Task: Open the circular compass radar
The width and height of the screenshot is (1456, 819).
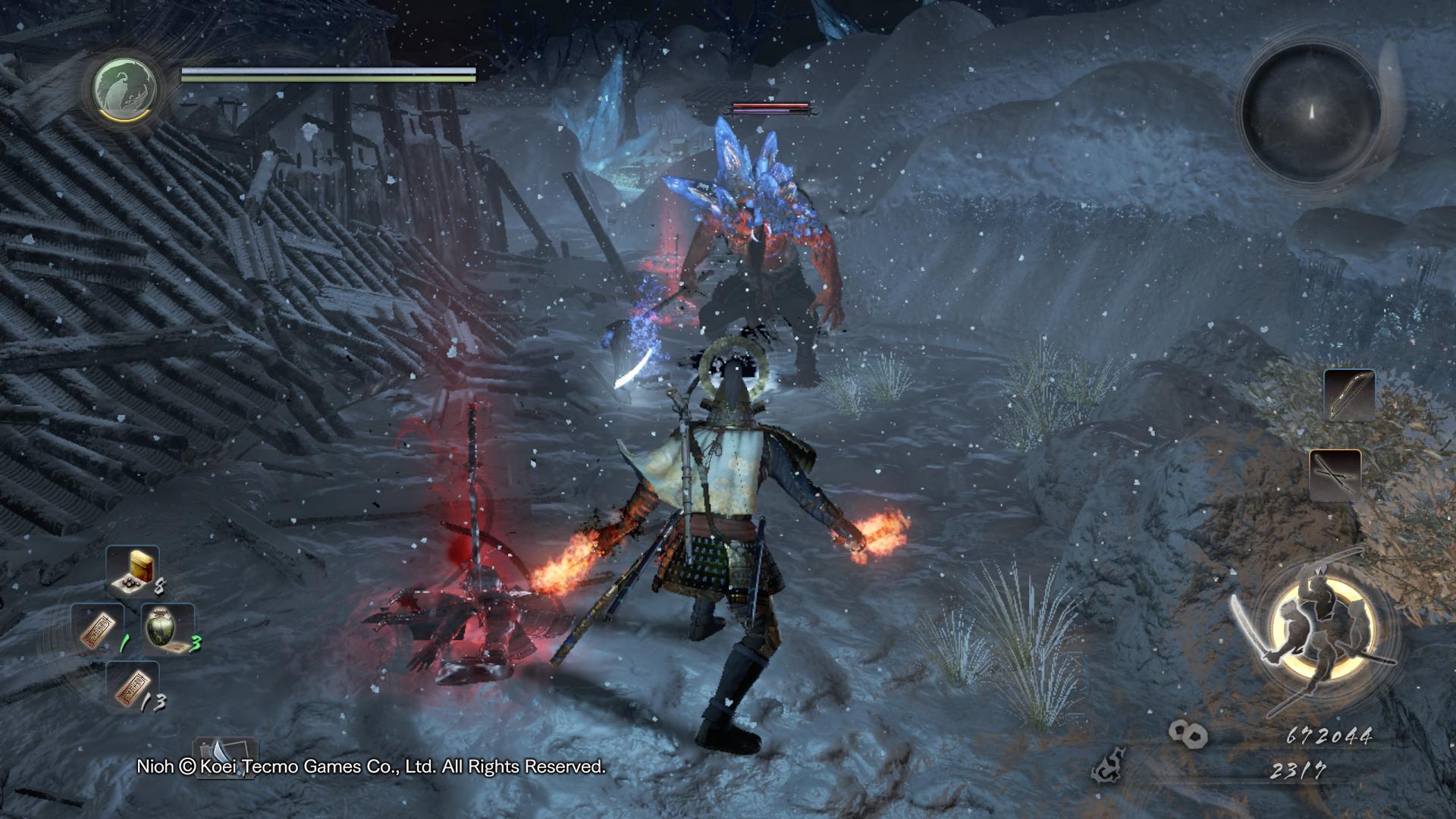Action: [x=1310, y=111]
